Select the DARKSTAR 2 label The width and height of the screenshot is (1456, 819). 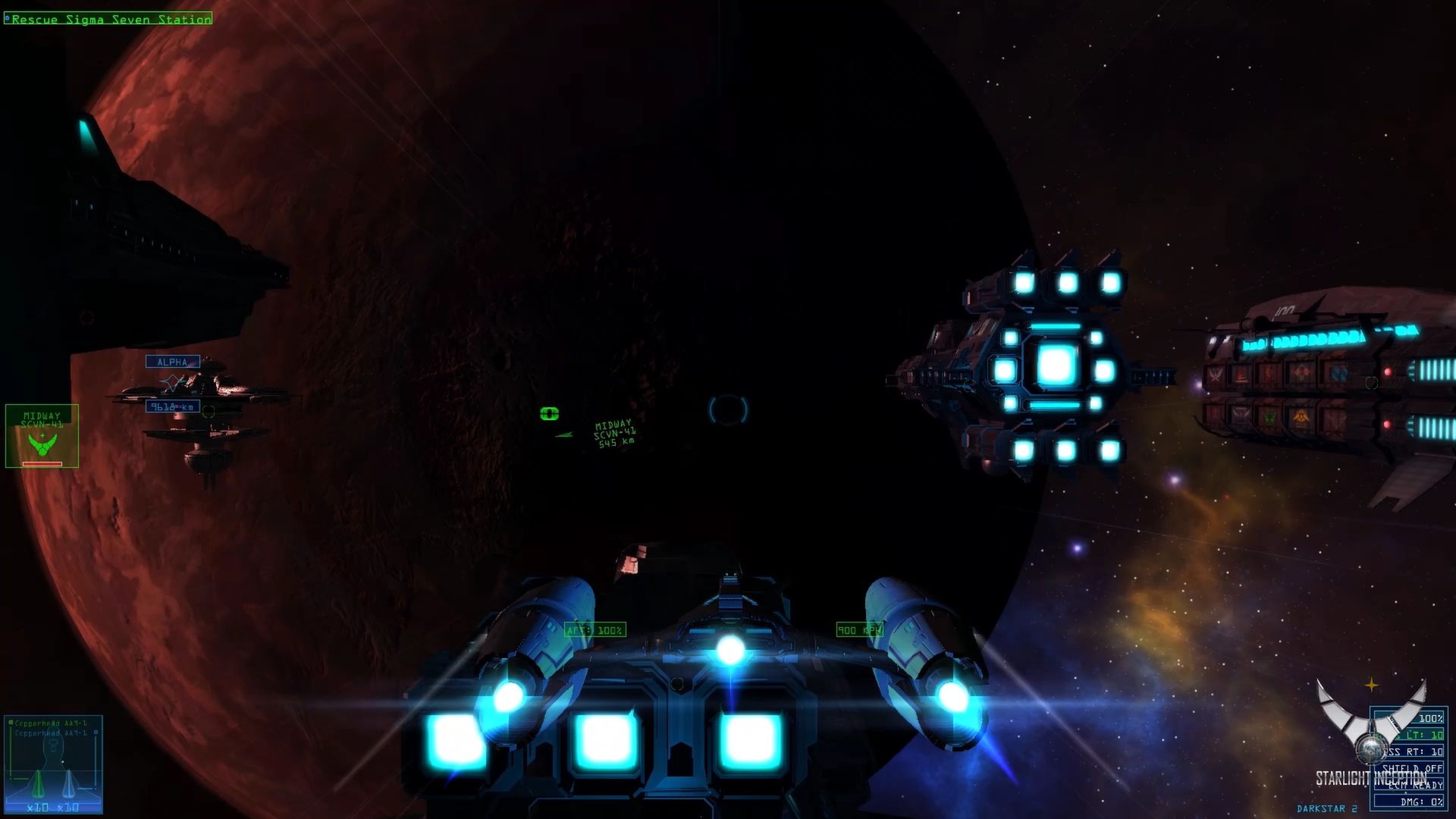tap(1327, 808)
